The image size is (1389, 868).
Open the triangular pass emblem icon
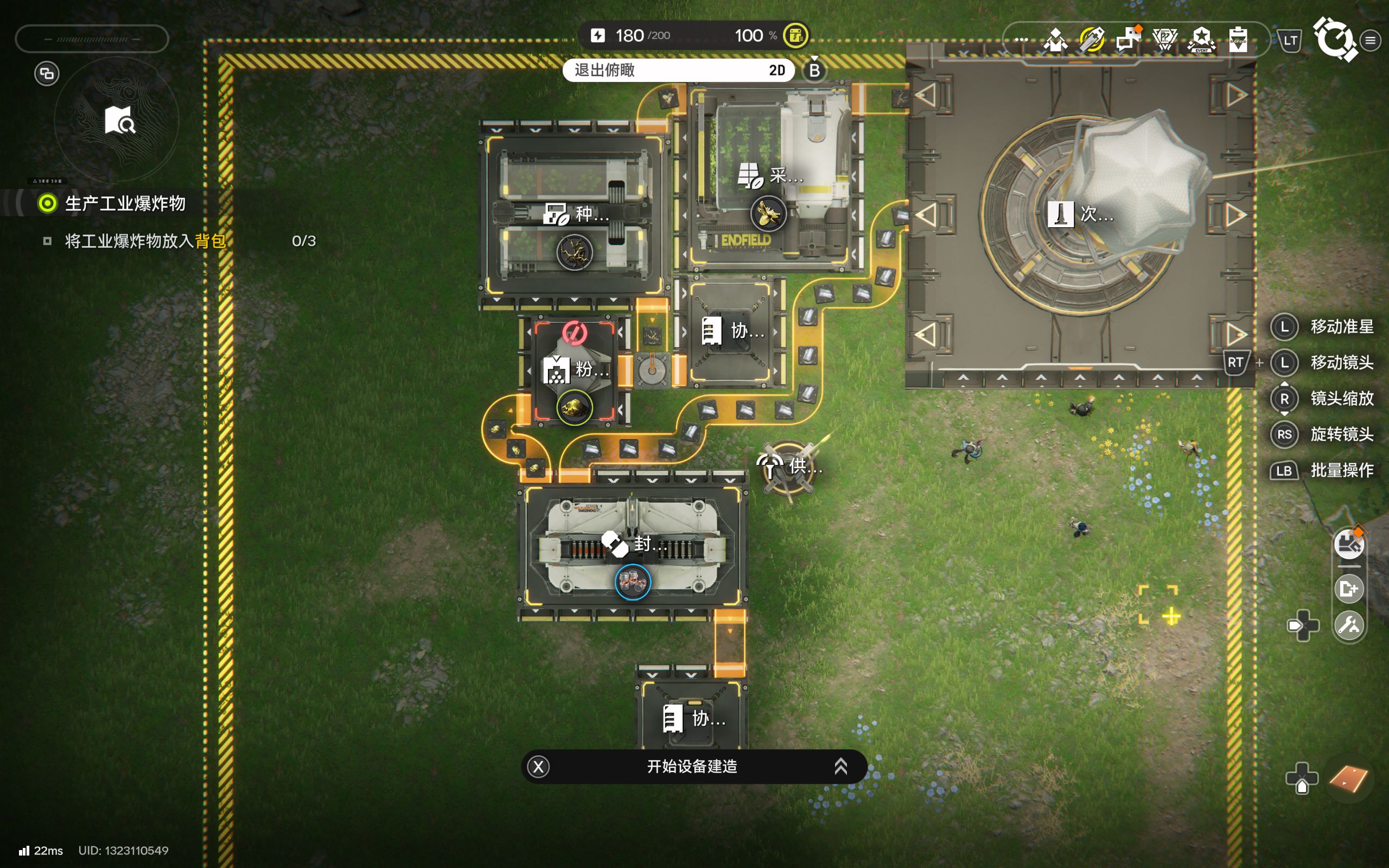click(1164, 40)
